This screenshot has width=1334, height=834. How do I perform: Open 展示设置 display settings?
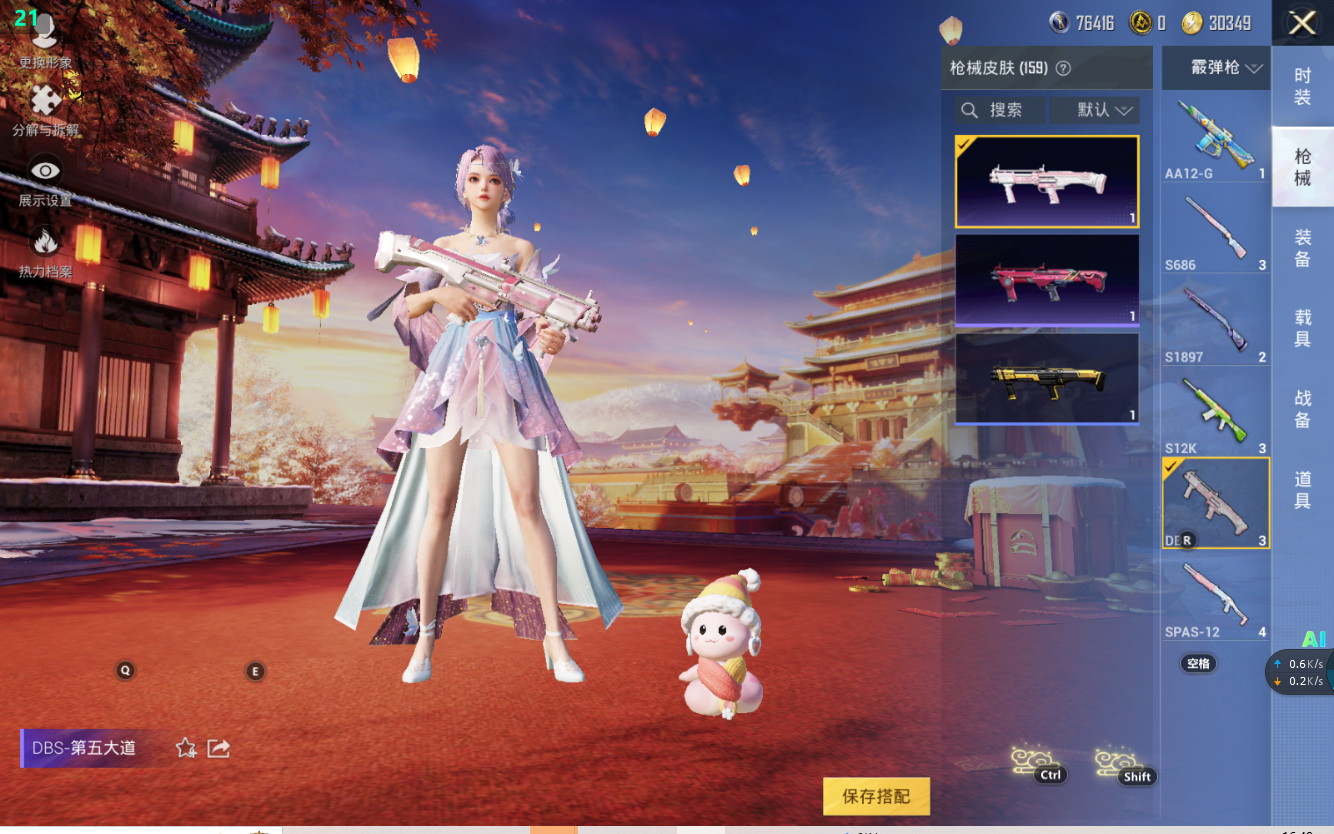point(45,180)
